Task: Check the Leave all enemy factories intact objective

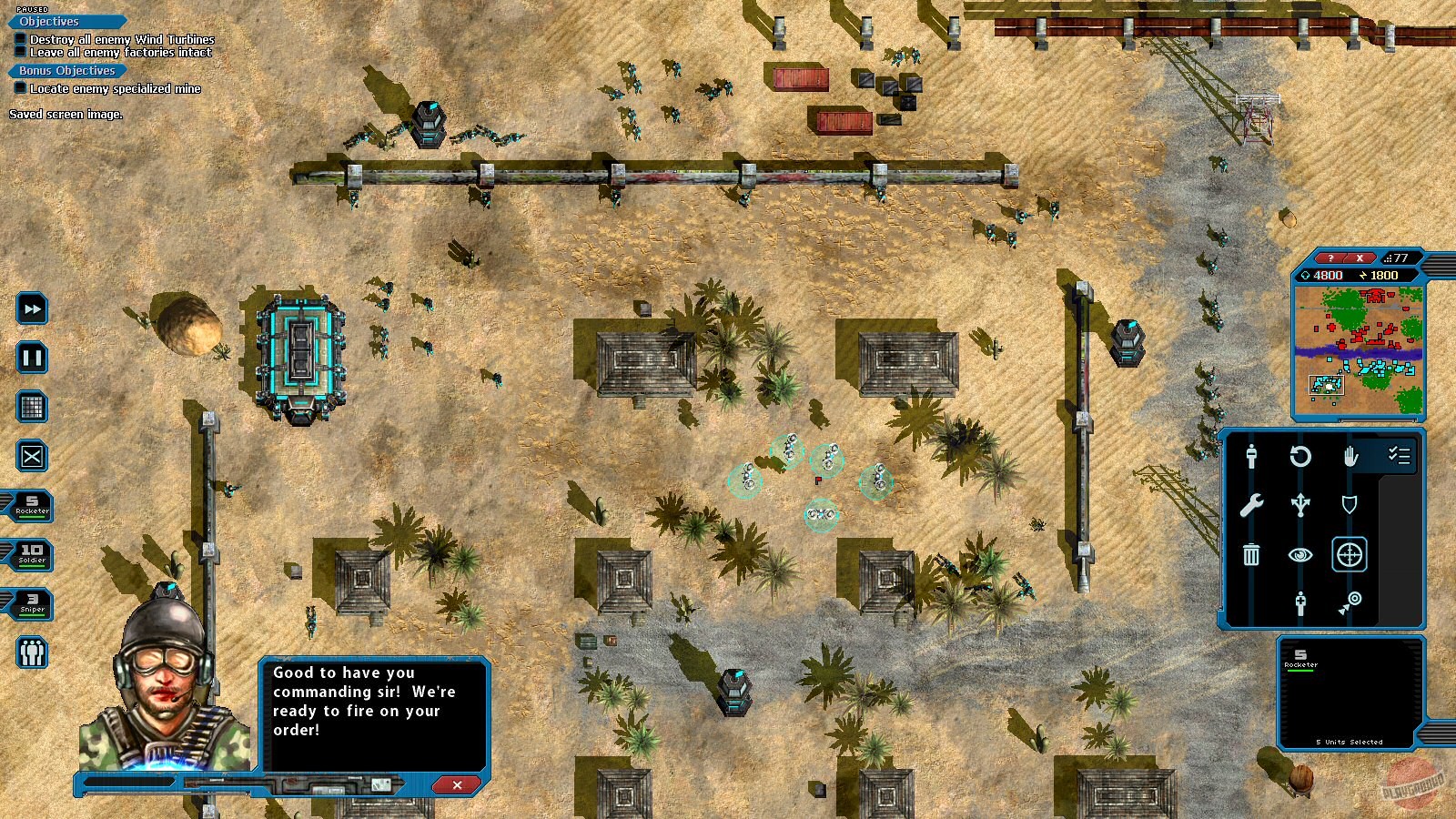Action: click(x=20, y=53)
